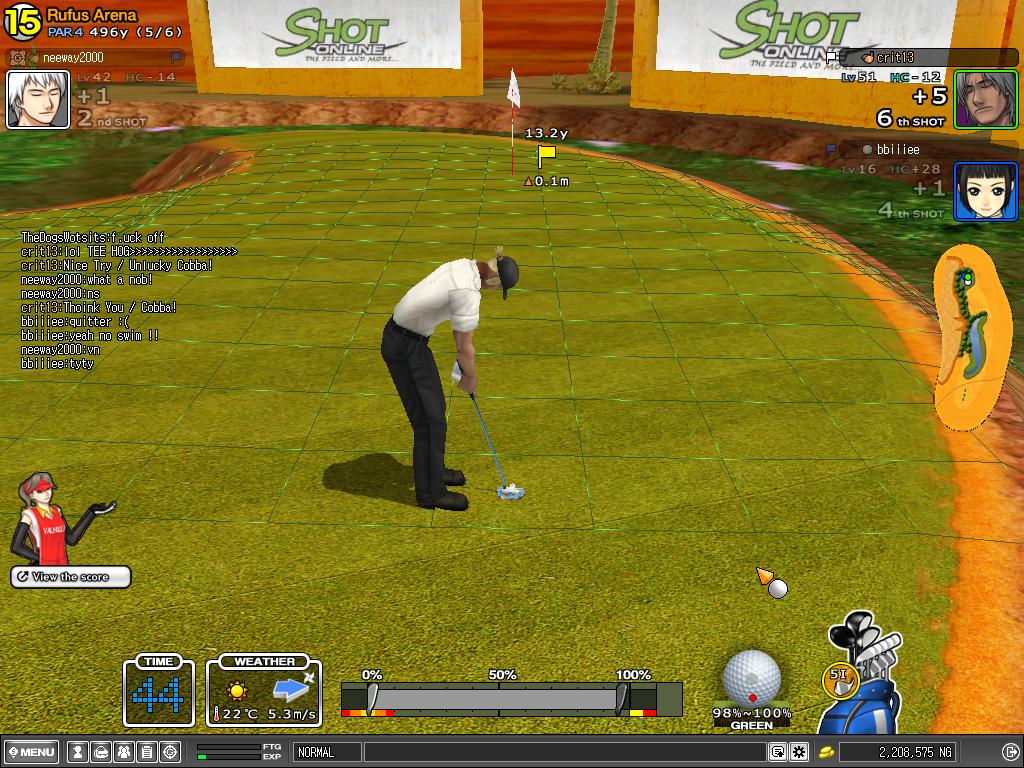
Task: Click the single player silhouette icon
Action: 77,752
